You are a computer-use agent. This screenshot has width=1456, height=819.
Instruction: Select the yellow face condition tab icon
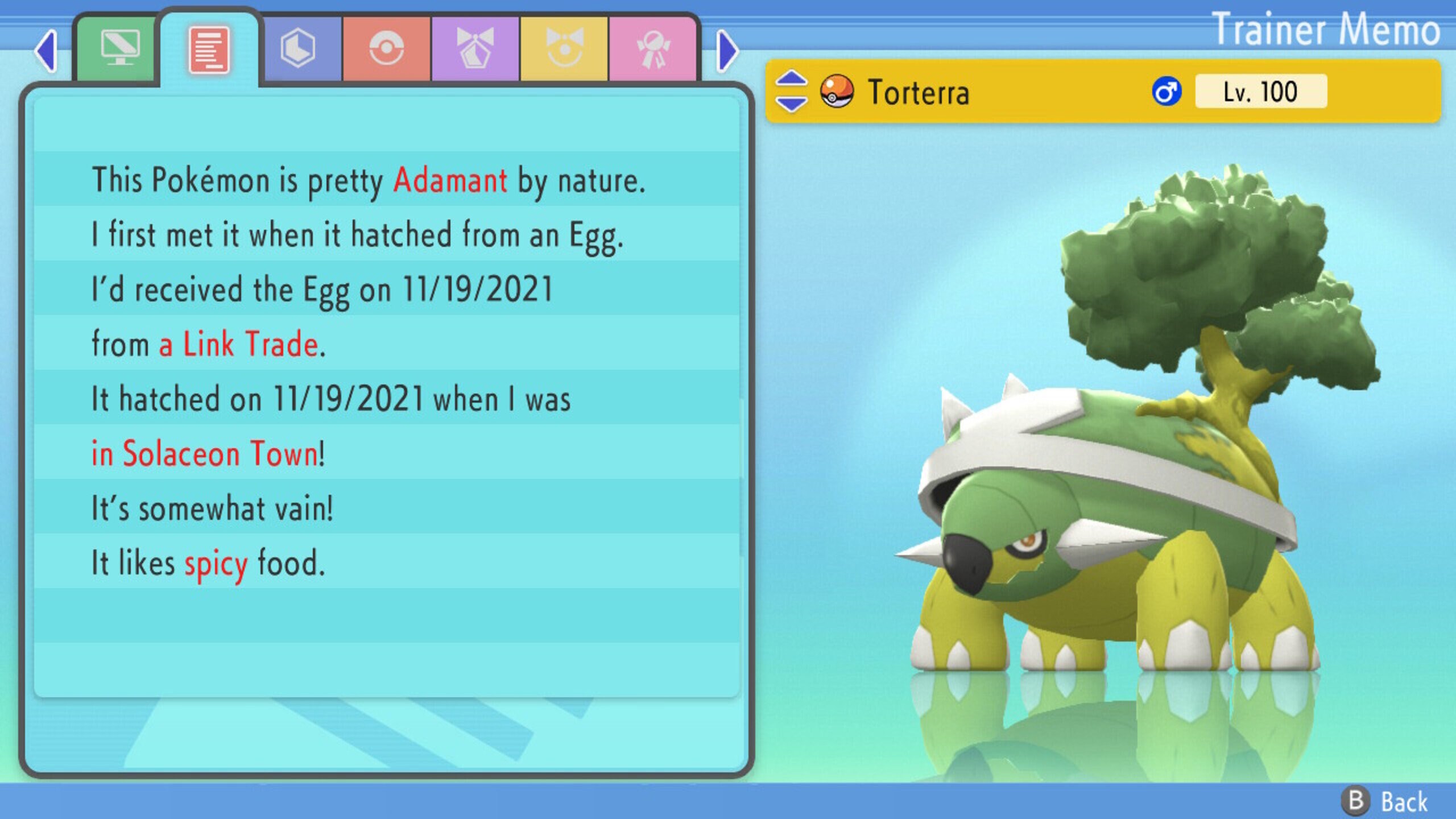point(565,48)
